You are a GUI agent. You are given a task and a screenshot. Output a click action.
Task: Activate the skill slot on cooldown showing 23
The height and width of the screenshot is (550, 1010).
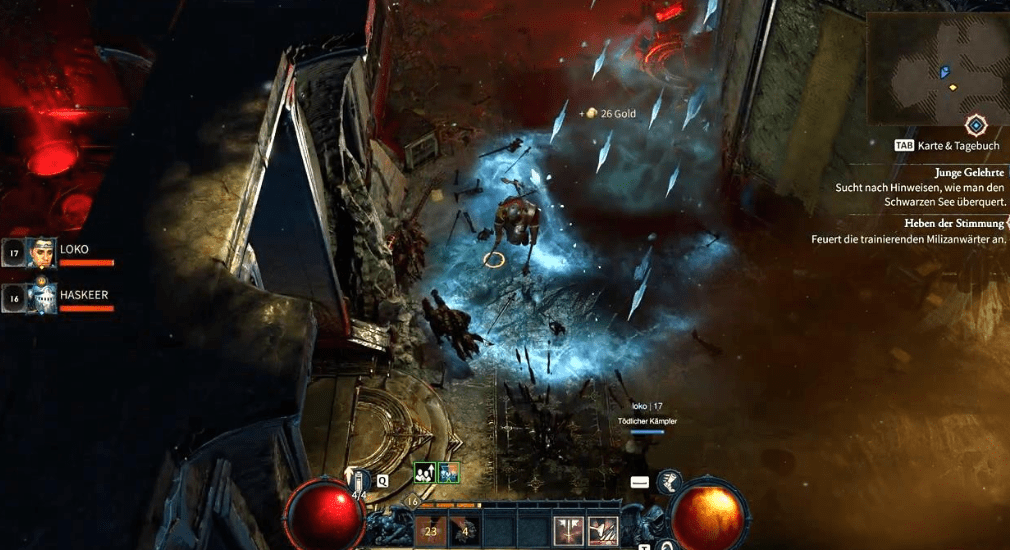pyautogui.click(x=431, y=531)
